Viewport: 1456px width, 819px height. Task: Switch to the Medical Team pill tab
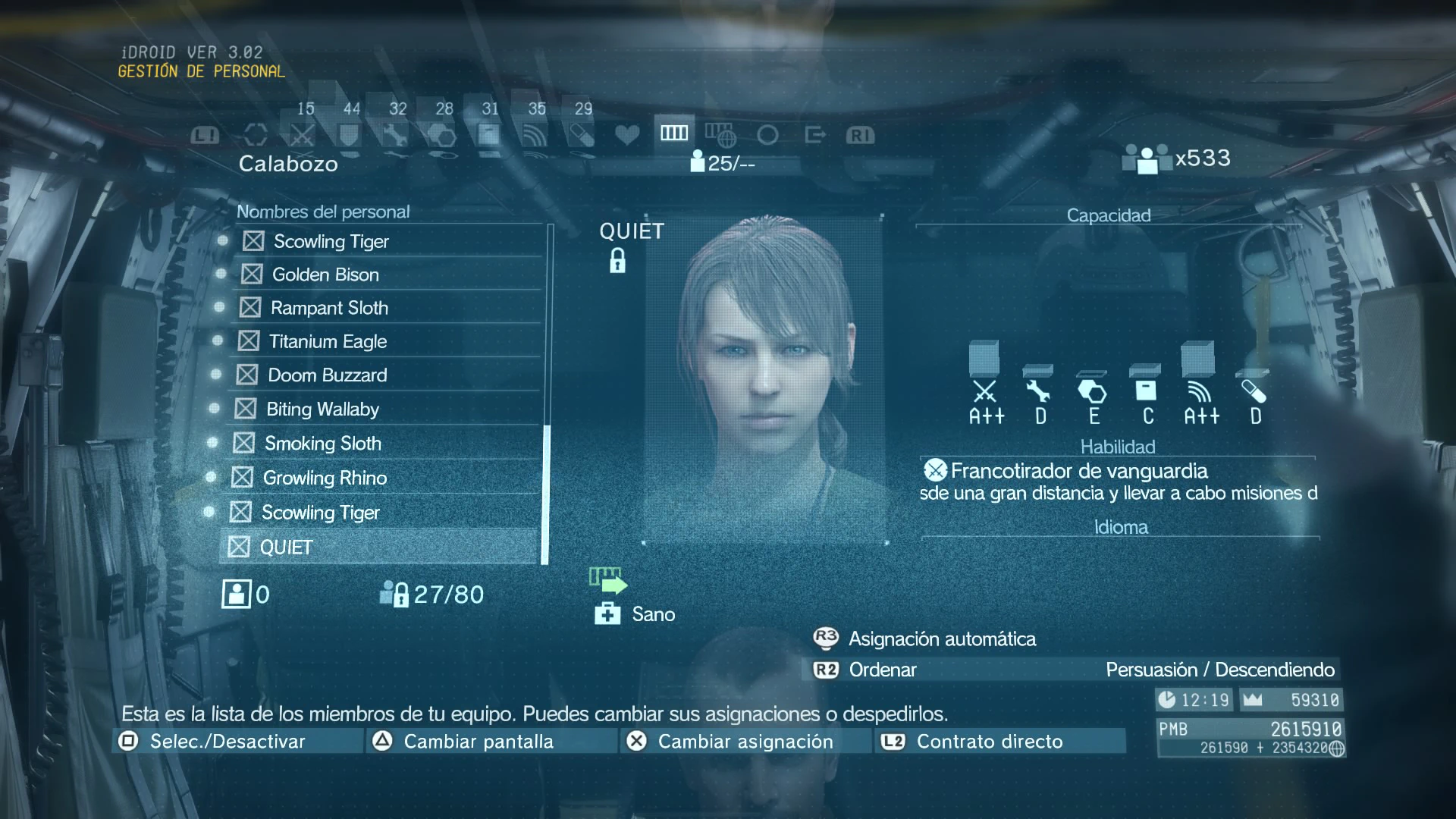click(582, 135)
